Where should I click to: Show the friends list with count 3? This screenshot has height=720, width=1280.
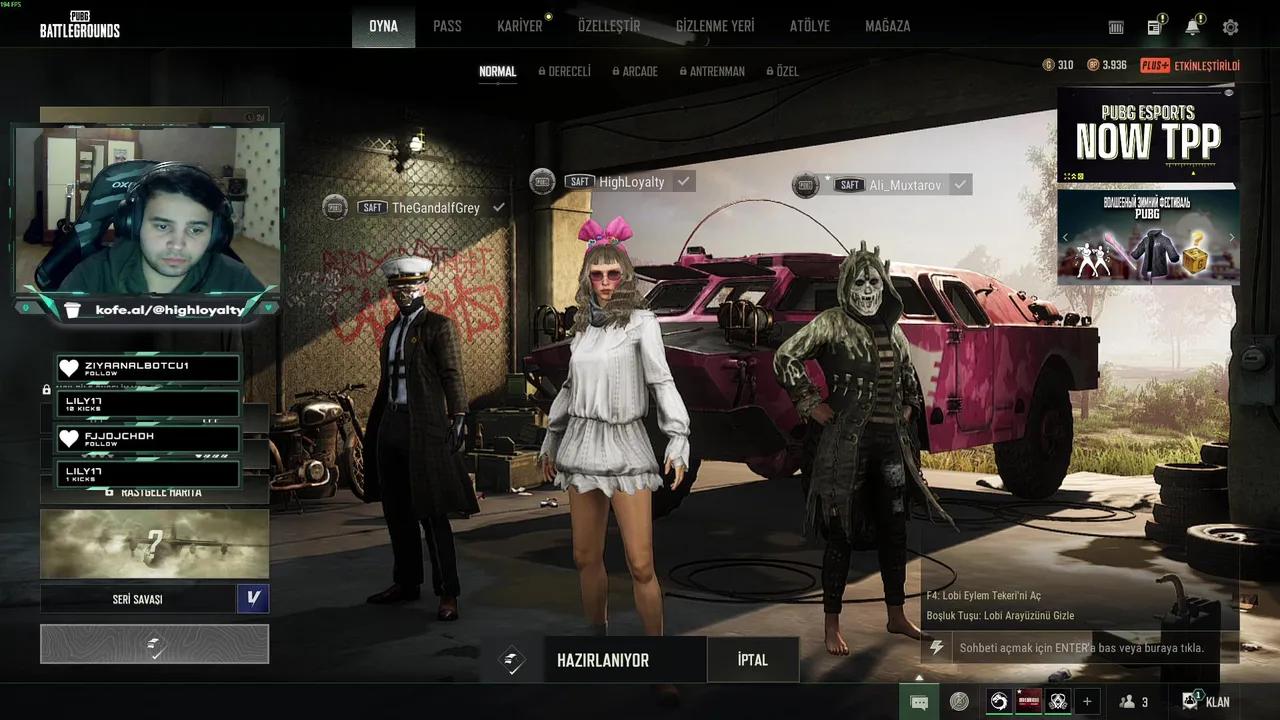pos(1134,701)
